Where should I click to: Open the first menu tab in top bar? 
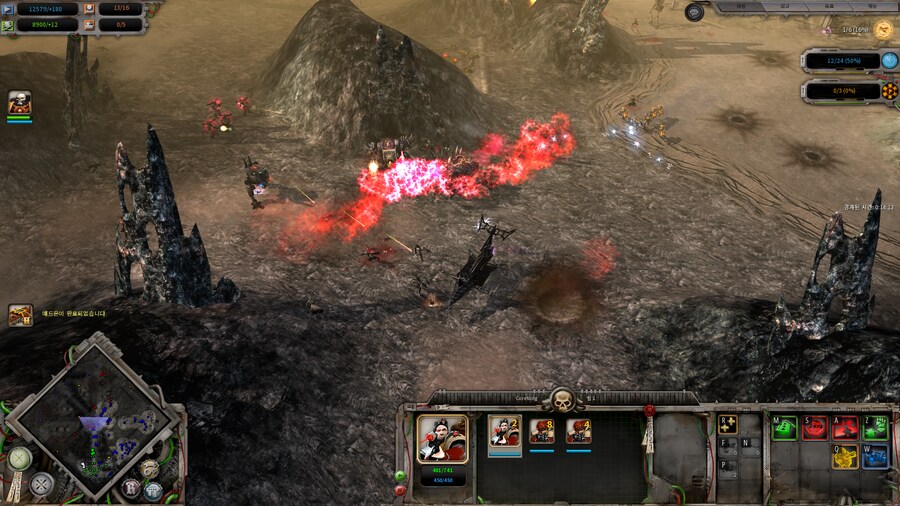click(741, 6)
